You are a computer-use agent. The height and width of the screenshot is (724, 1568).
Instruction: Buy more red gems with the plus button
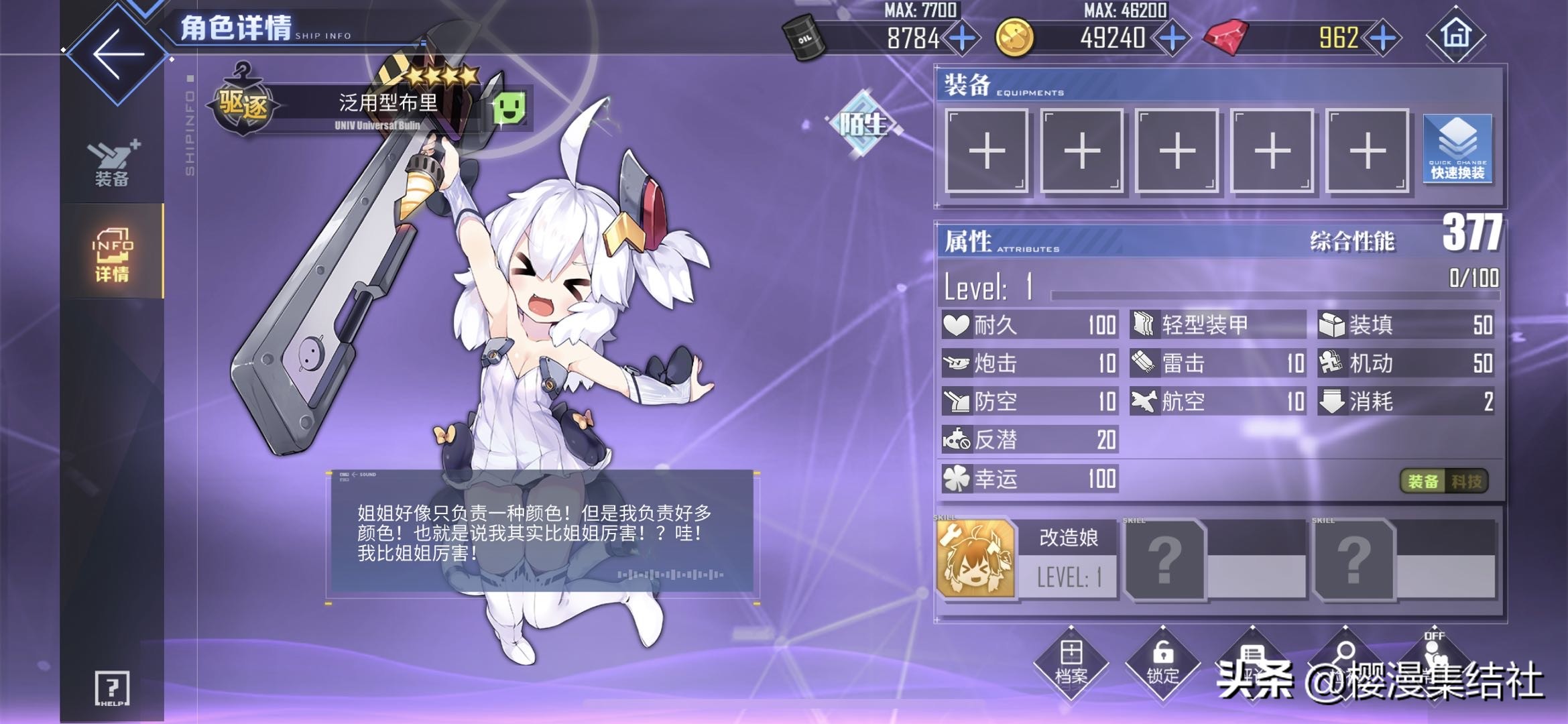(x=1382, y=38)
